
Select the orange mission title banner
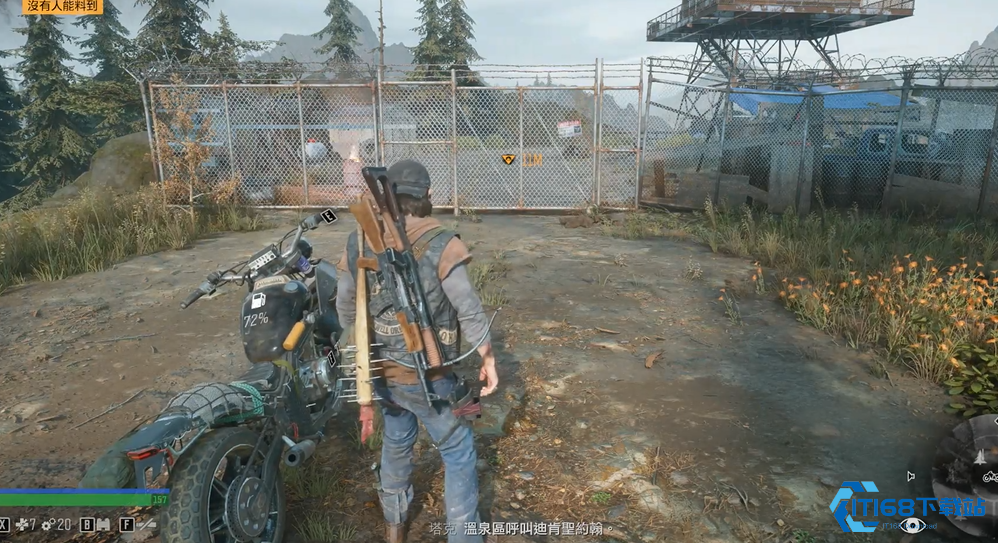pyautogui.click(x=62, y=7)
